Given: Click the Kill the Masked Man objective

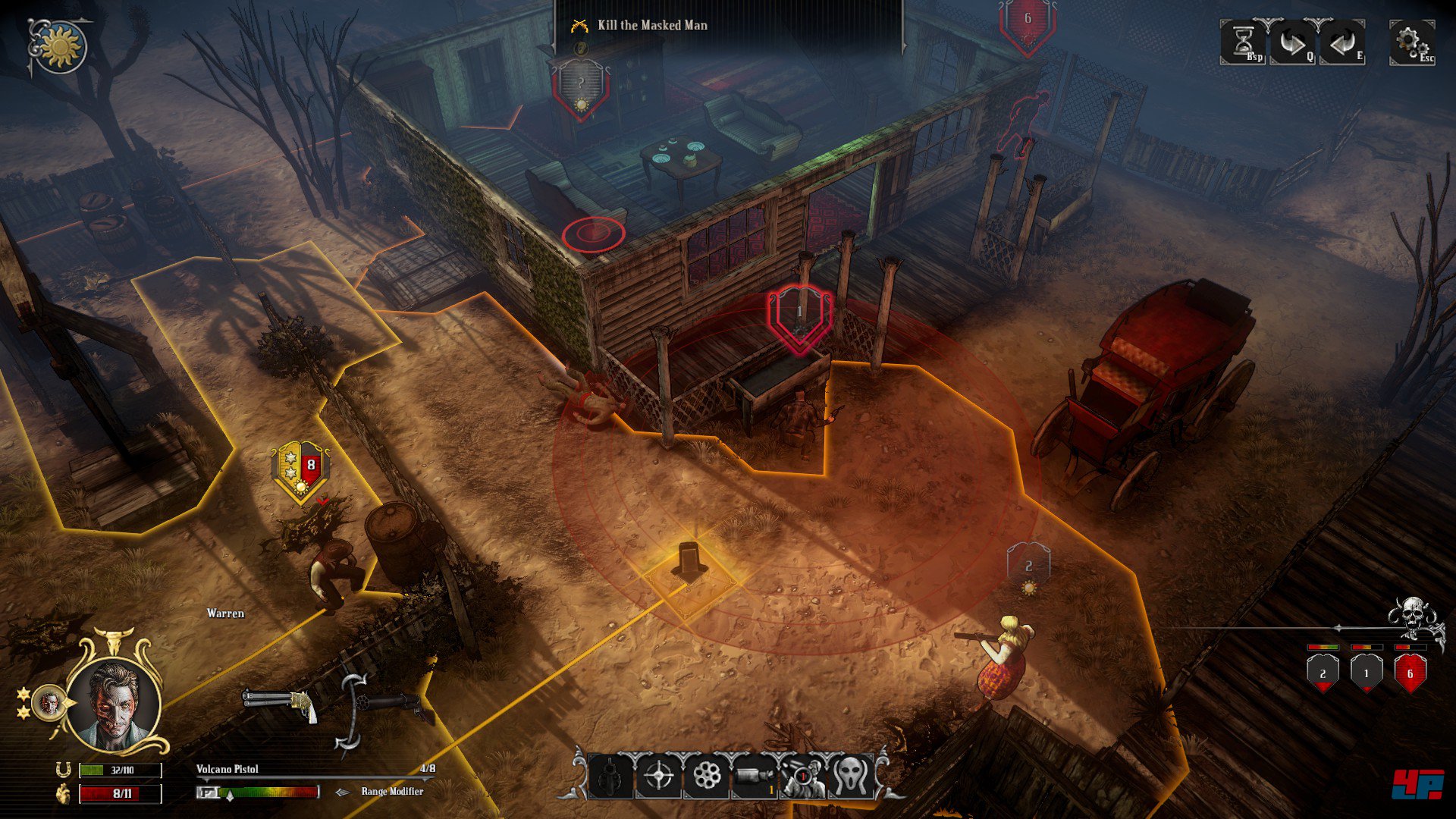Looking at the screenshot, I should click(652, 25).
